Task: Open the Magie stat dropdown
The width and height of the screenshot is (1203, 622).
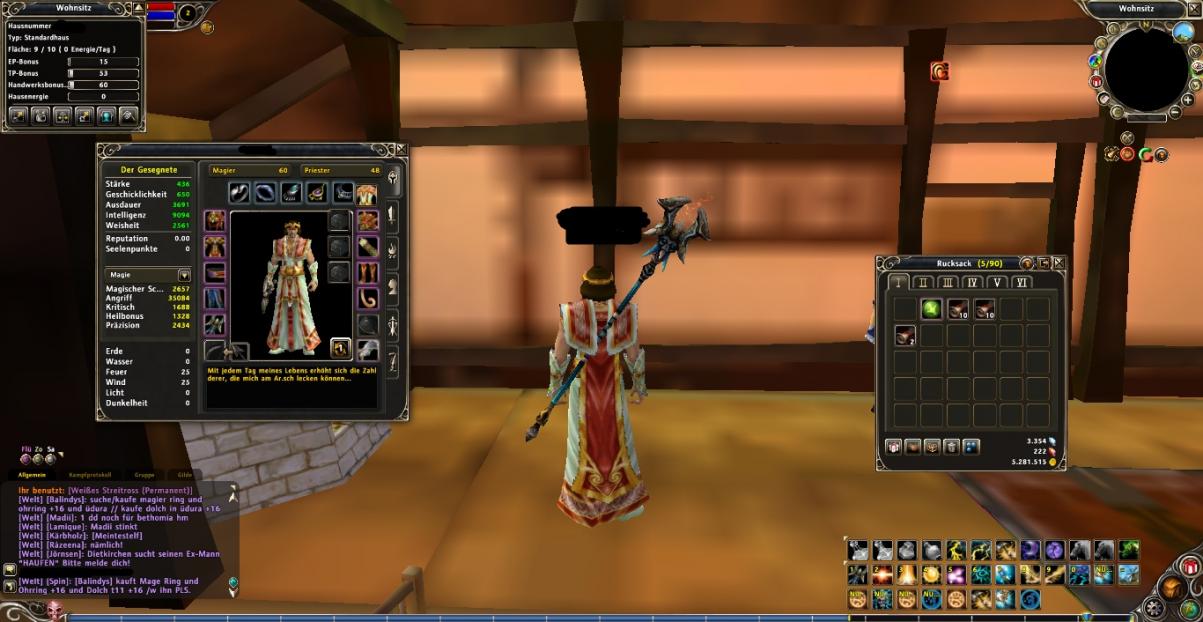Action: (x=184, y=275)
